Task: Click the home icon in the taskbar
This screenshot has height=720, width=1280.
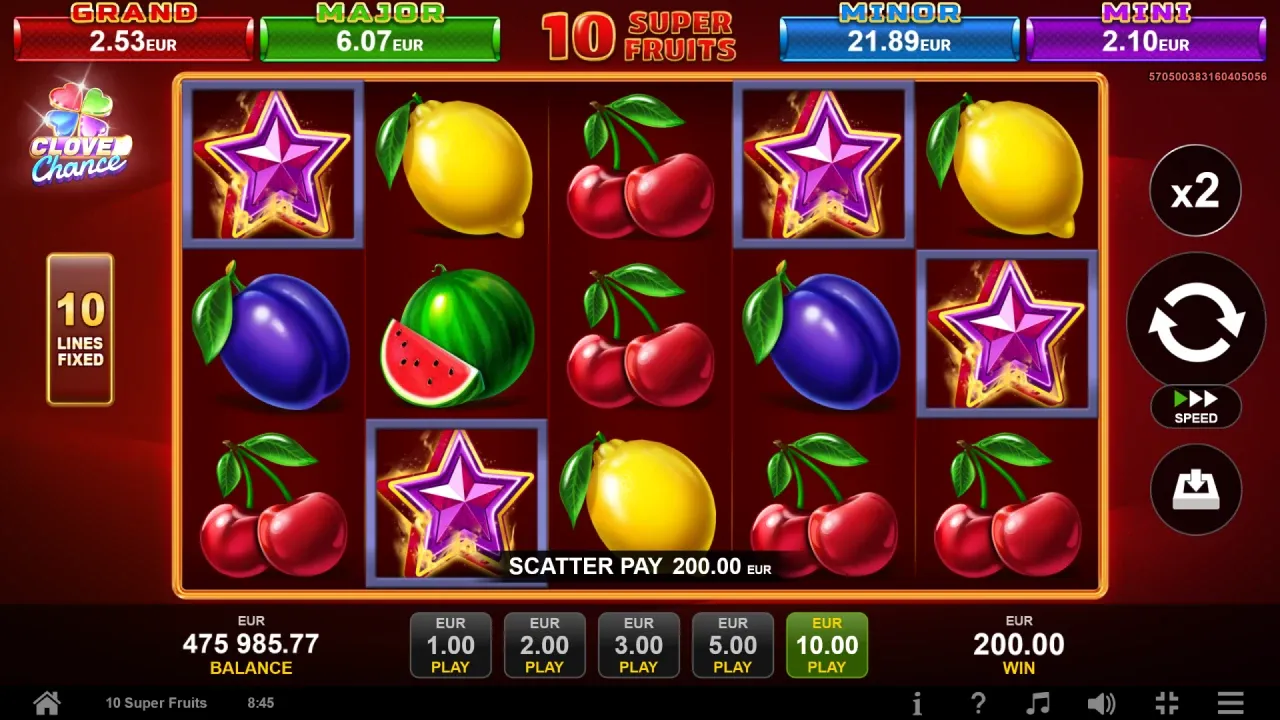Action: coord(46,702)
